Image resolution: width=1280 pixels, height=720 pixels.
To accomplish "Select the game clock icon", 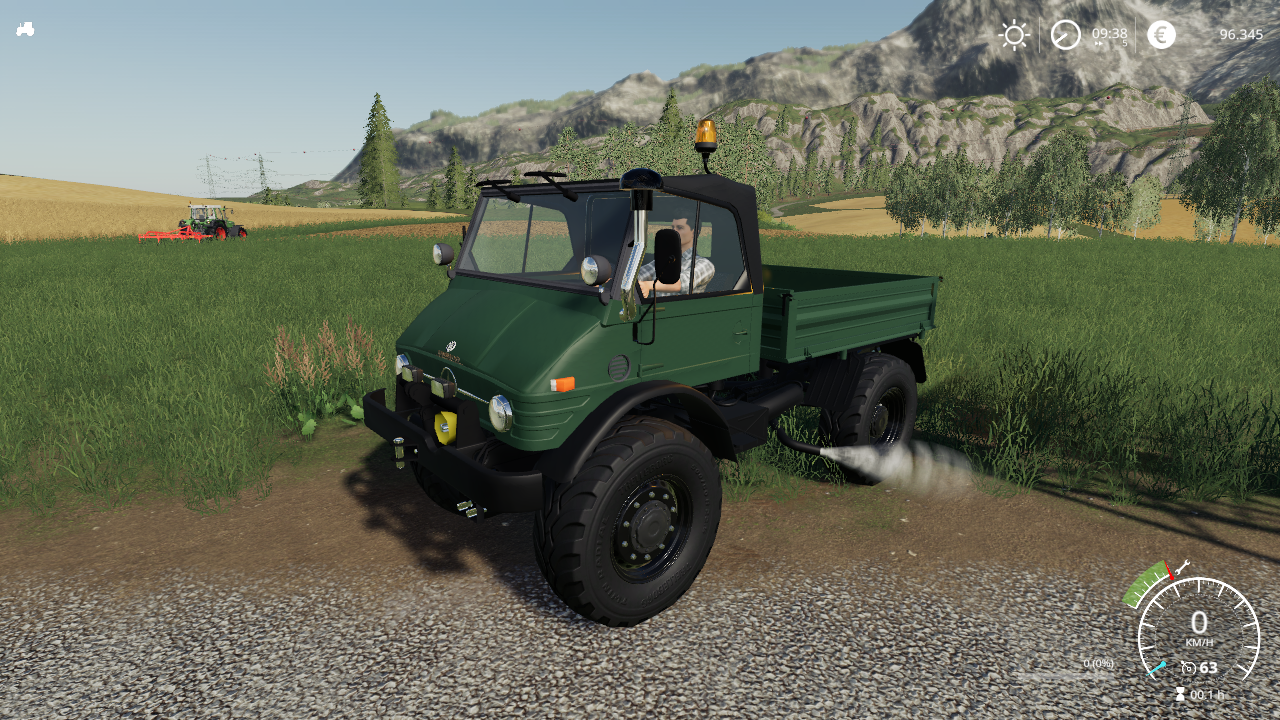I will coord(1065,35).
